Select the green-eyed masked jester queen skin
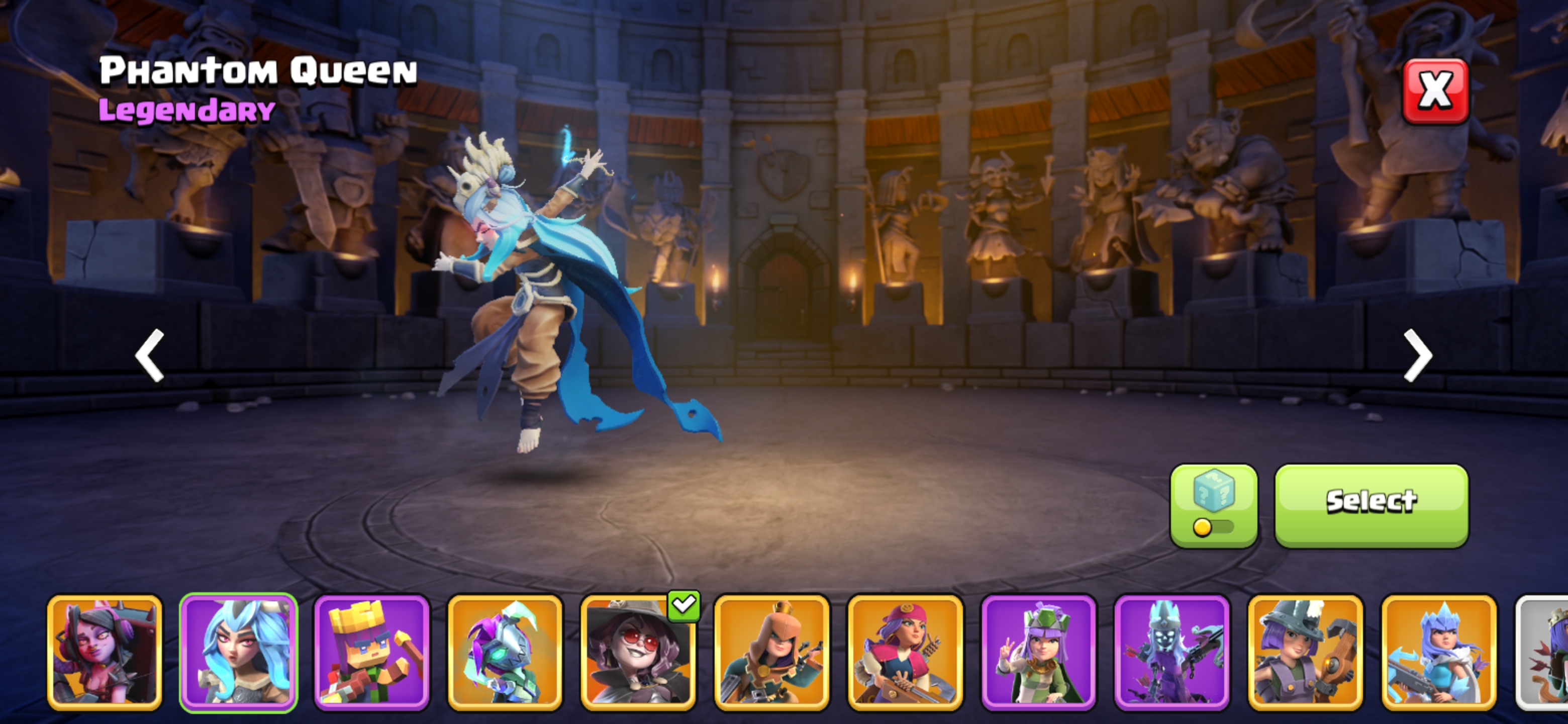 pos(505,652)
